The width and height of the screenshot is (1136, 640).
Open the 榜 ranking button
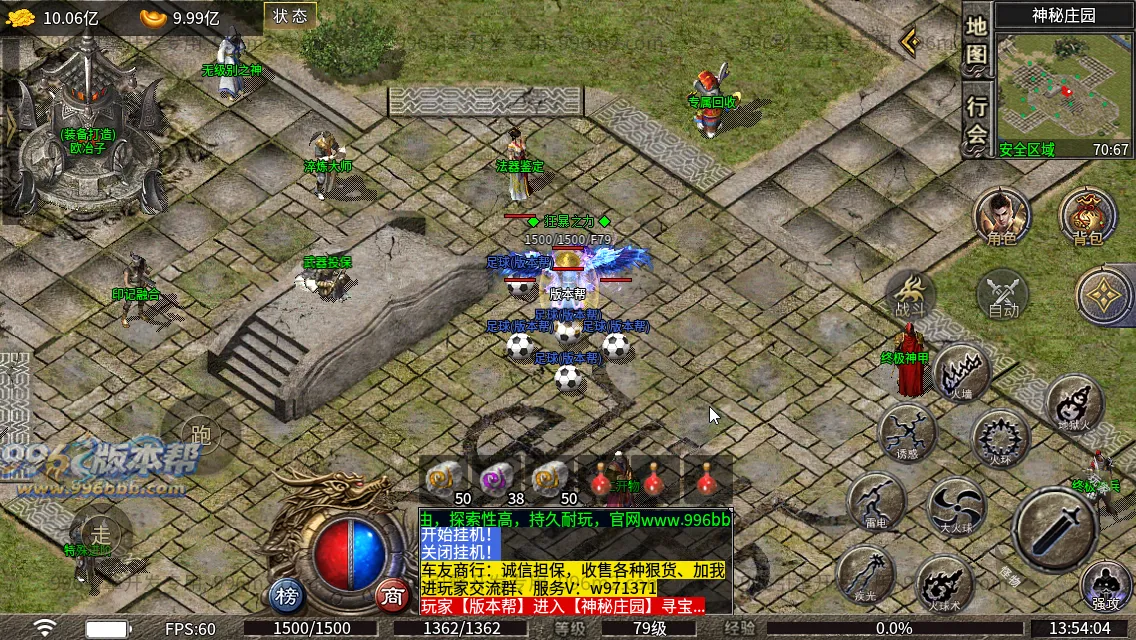[287, 597]
